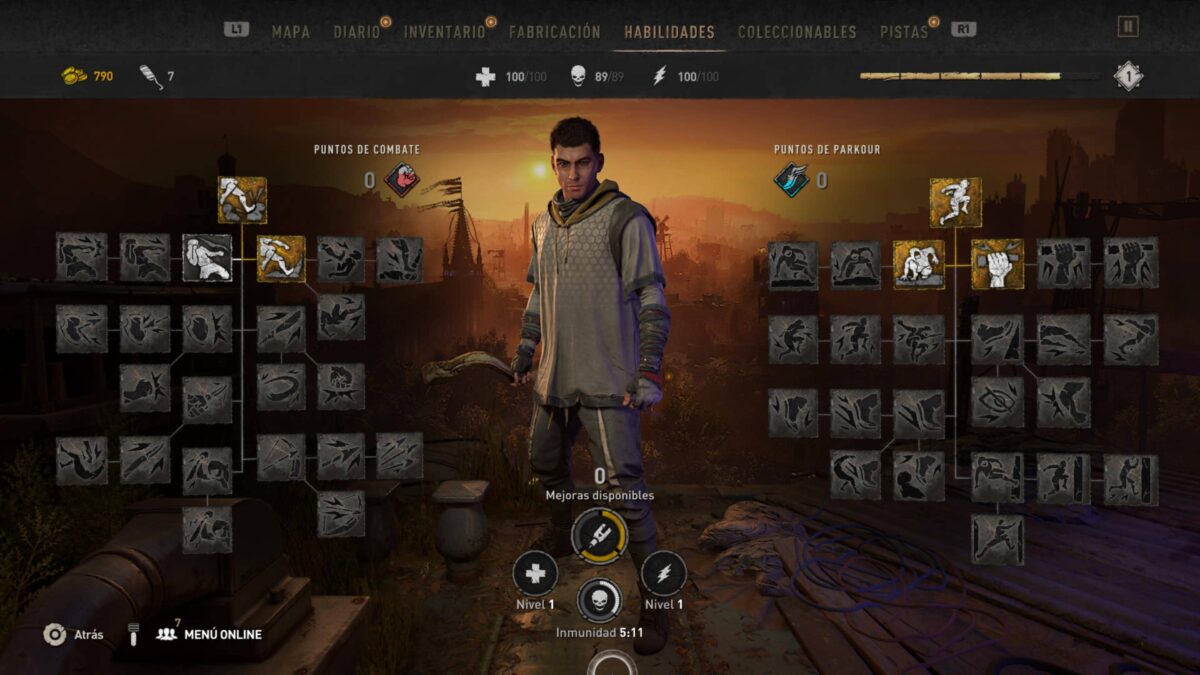
Task: Choose the highlighted raised-fist parkour skill
Action: pyautogui.click(x=997, y=264)
